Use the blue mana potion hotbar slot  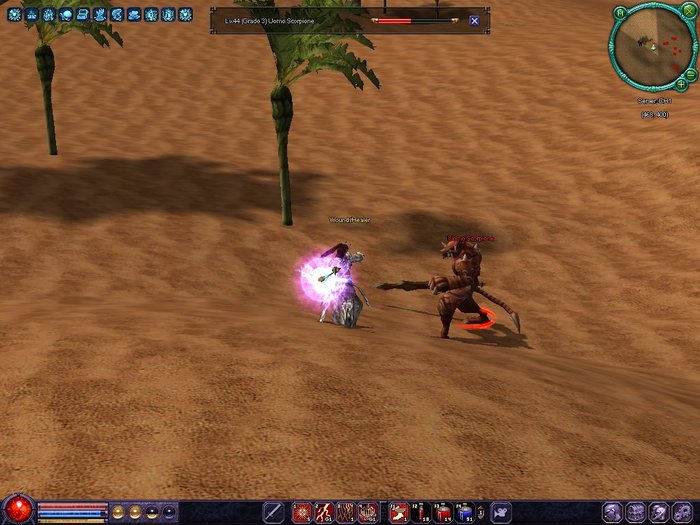465,513
